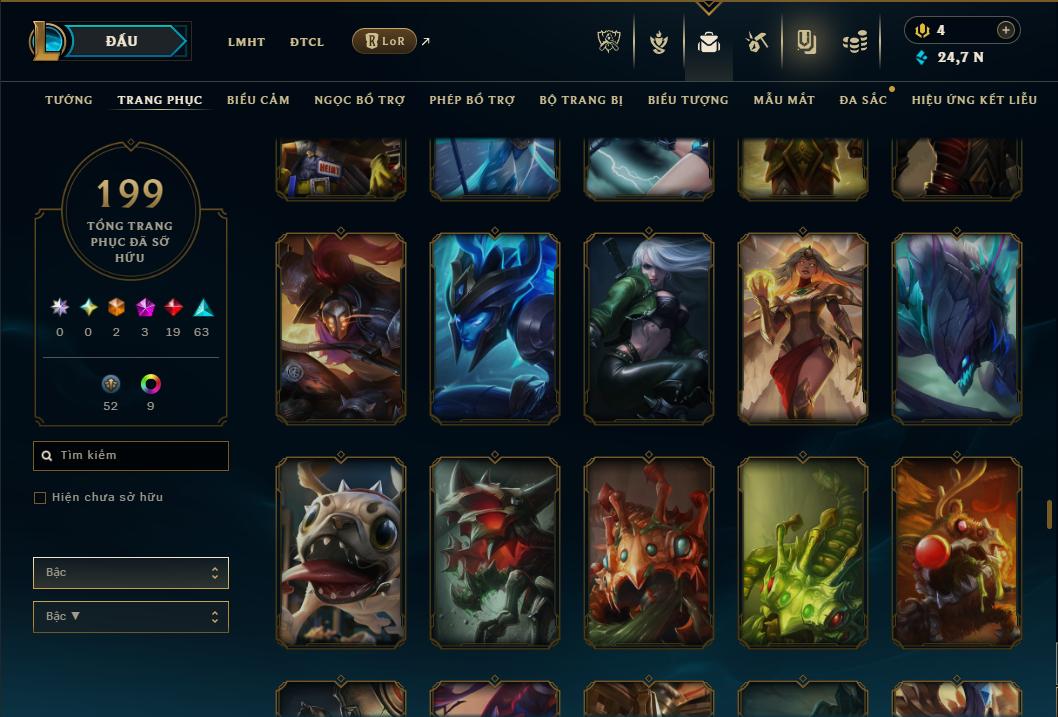Viewport: 1058px width, 717px height.
Task: Open the Hiệu Ứng Kết Liễu tab
Action: (x=974, y=100)
